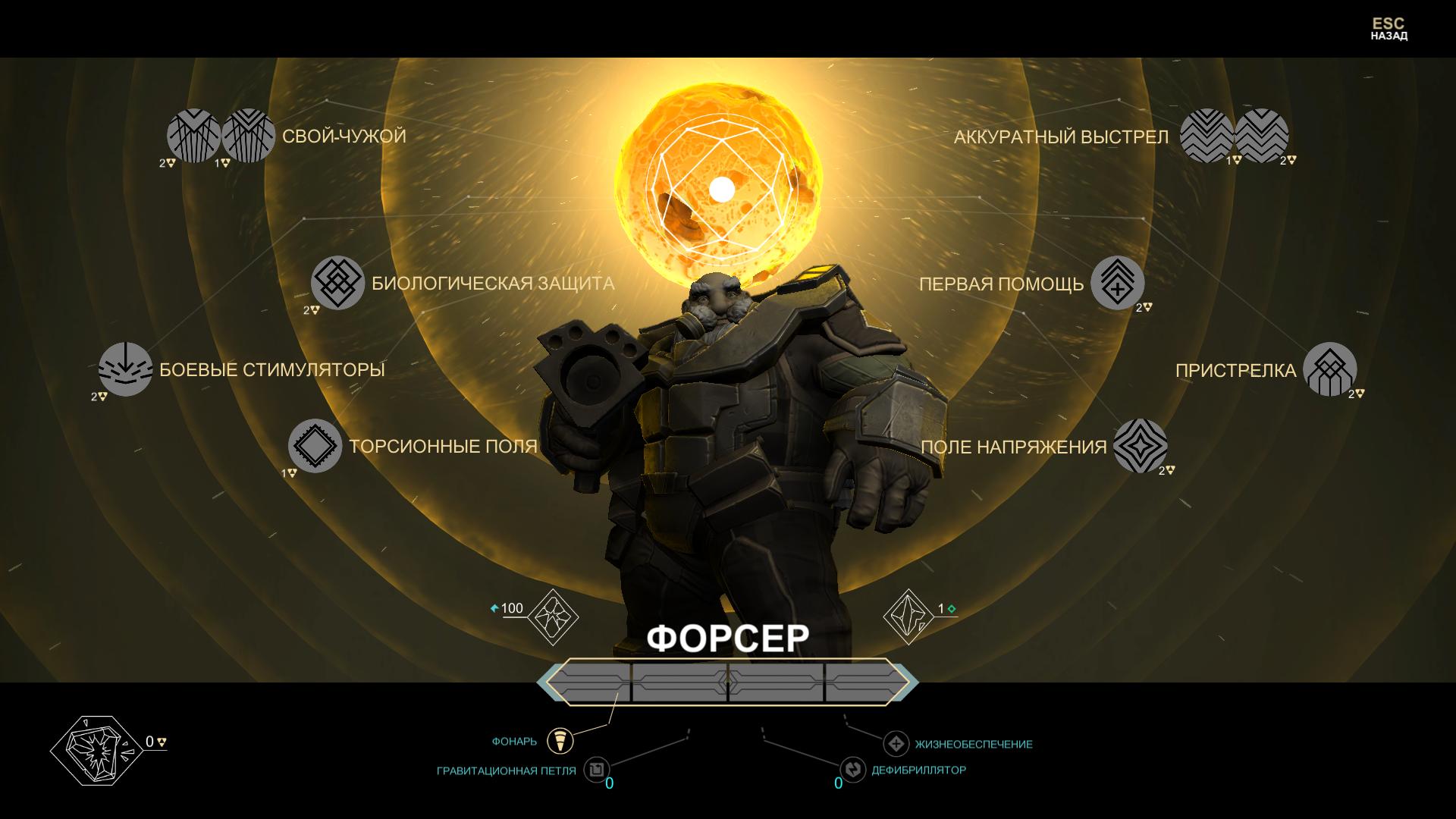Viewport: 1456px width, 819px height.
Task: Open the Жизнеобеспечение module icon
Action: point(896,744)
